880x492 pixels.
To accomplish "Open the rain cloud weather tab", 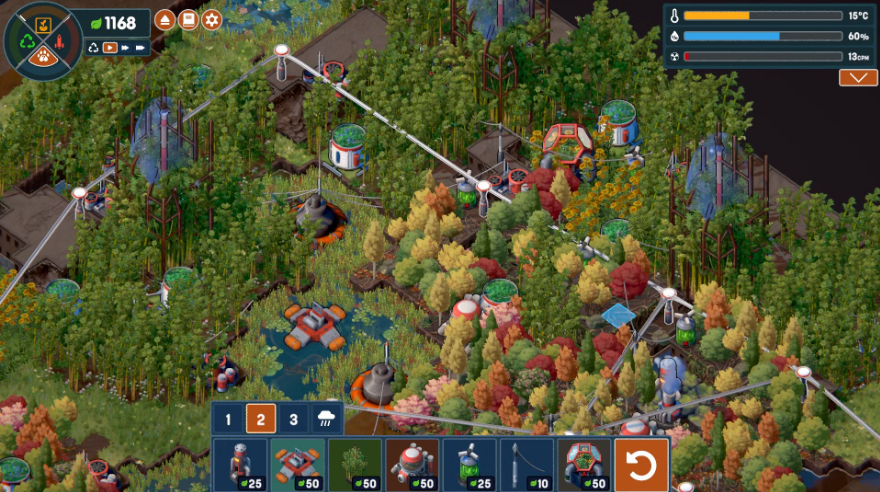I will pyautogui.click(x=326, y=420).
